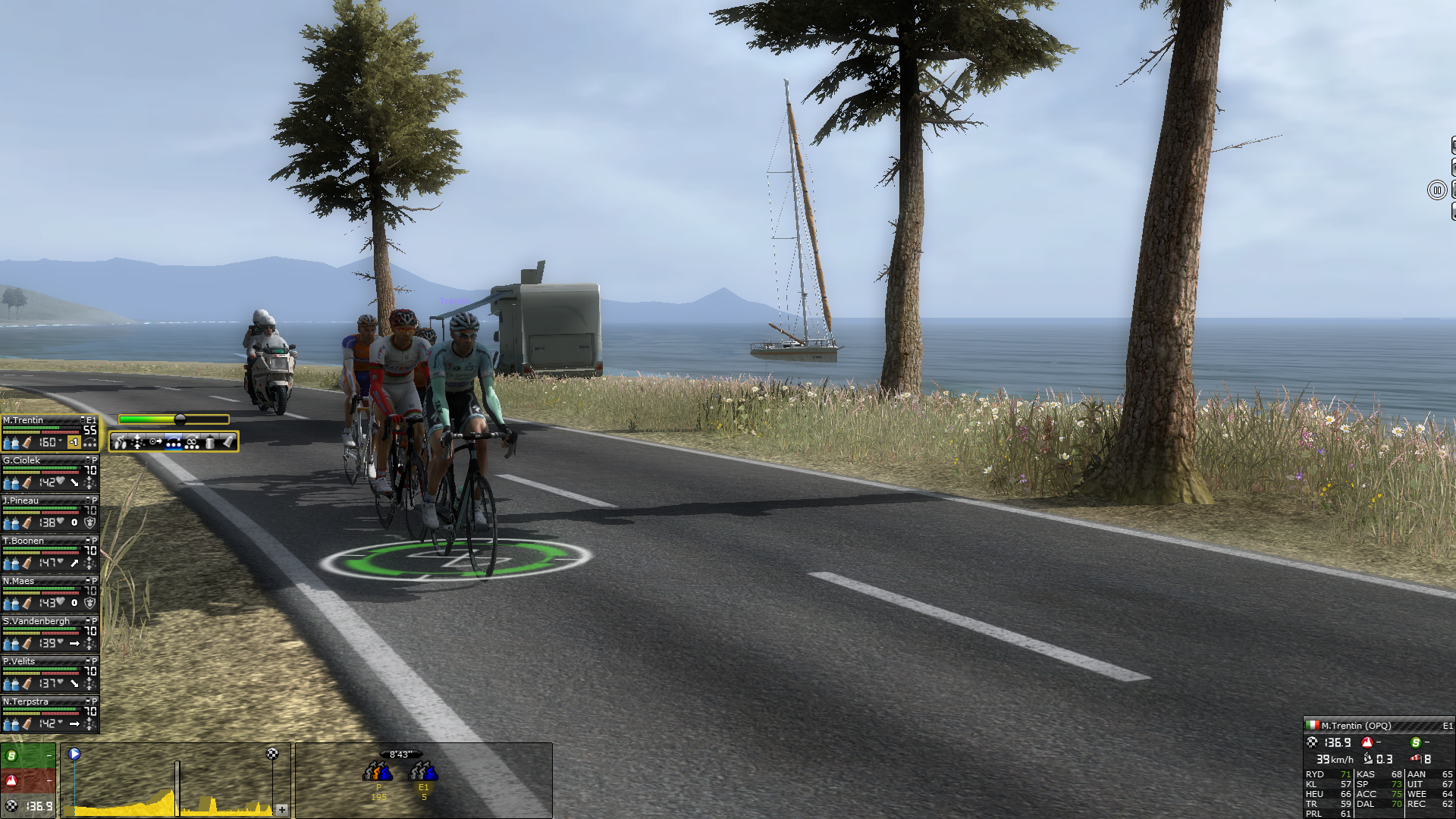Select the peloton group icon
Viewport: 1456px width, 819px height.
(x=378, y=772)
